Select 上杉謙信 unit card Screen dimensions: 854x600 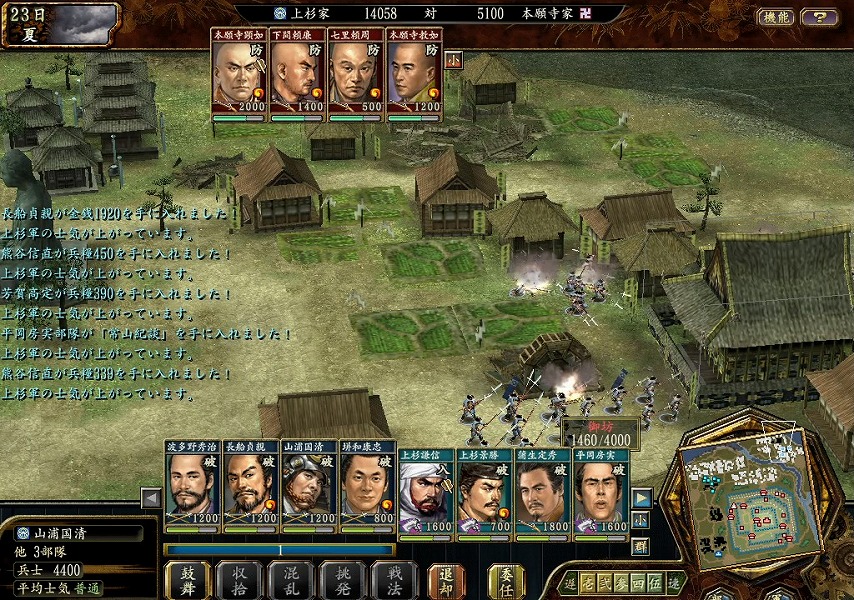pos(426,492)
